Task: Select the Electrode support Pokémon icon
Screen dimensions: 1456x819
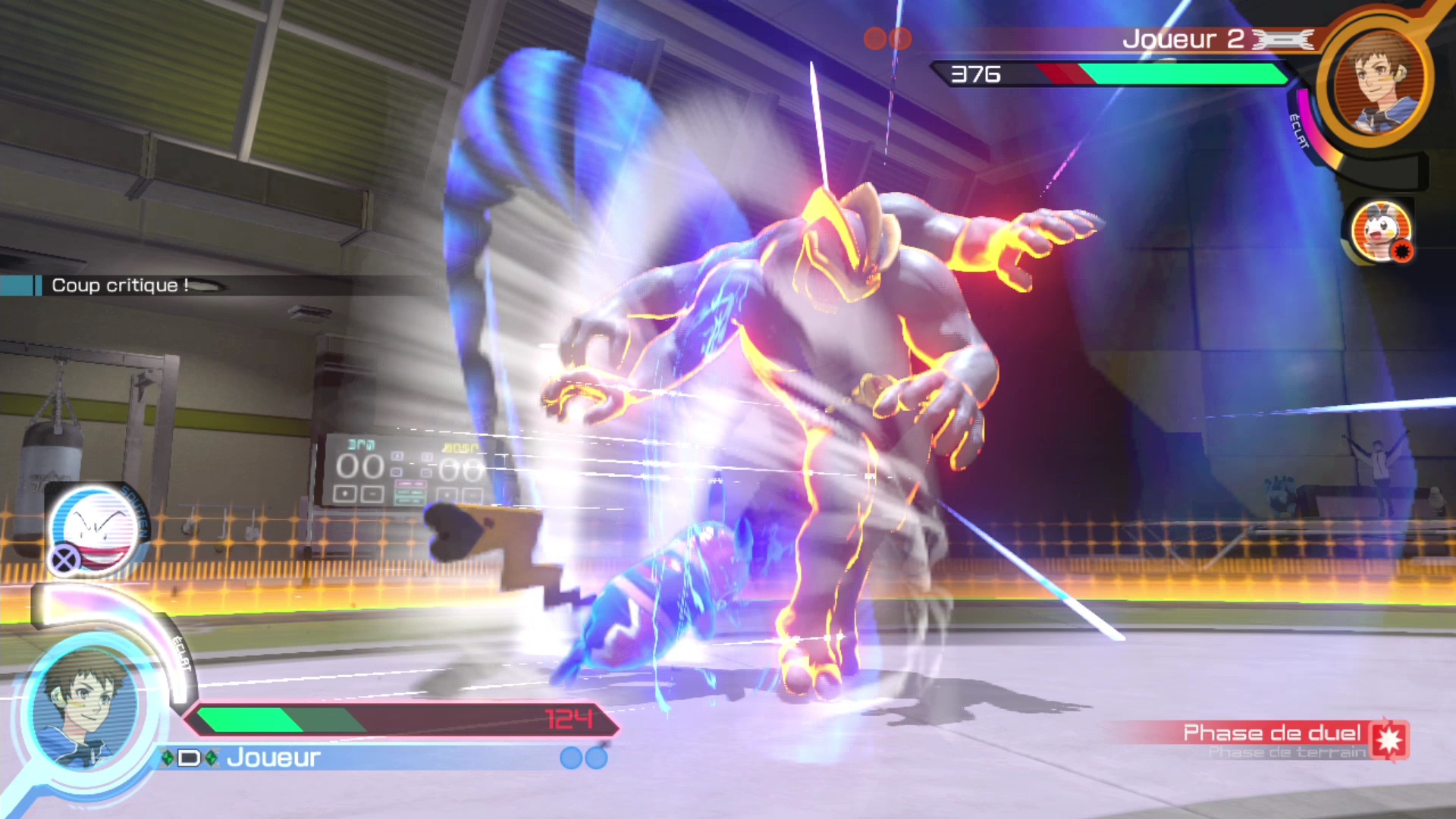Action: click(x=95, y=529)
